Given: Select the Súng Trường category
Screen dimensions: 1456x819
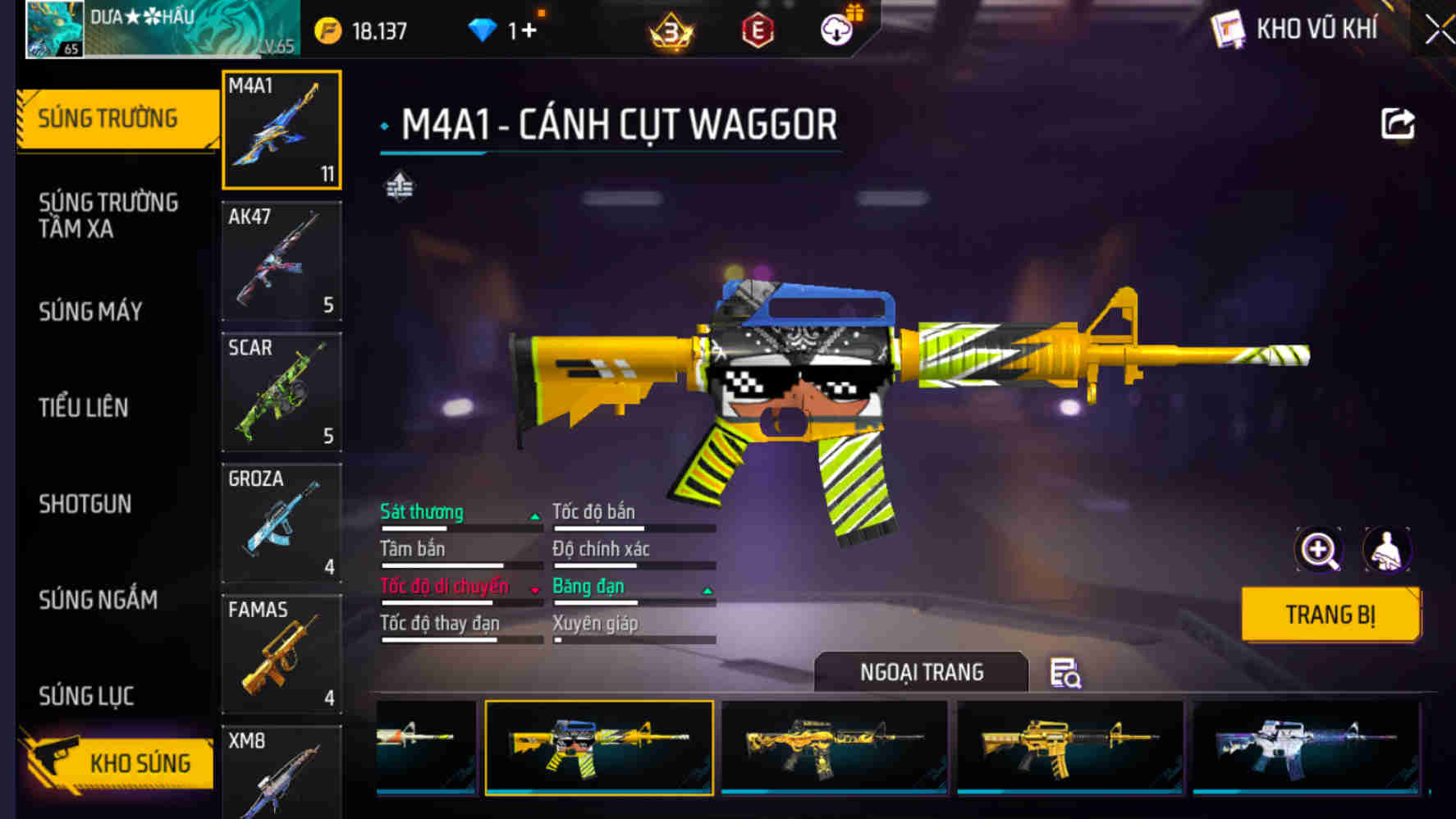Looking at the screenshot, I should point(108,119).
